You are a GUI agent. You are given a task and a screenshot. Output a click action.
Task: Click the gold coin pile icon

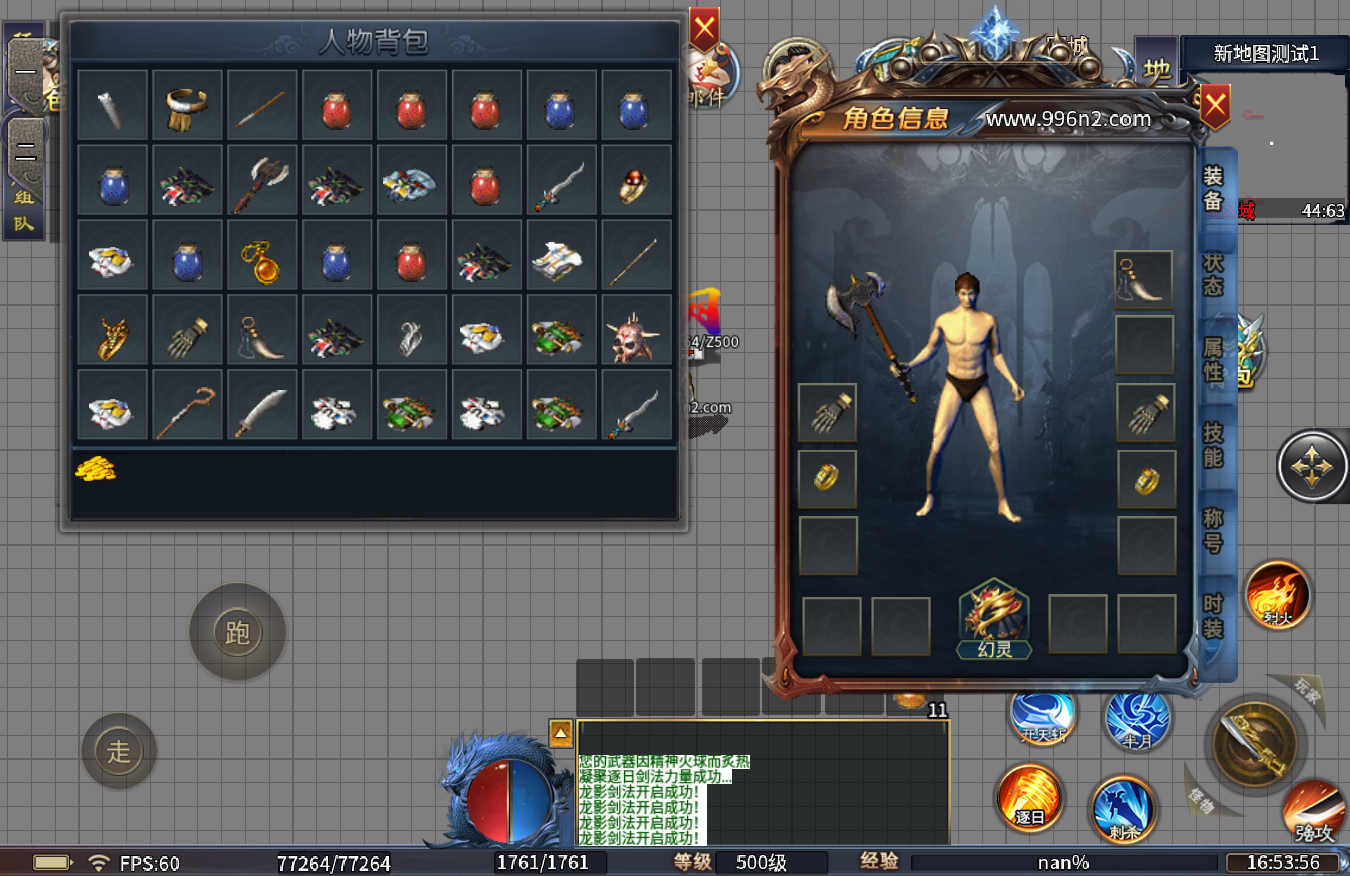[x=96, y=469]
